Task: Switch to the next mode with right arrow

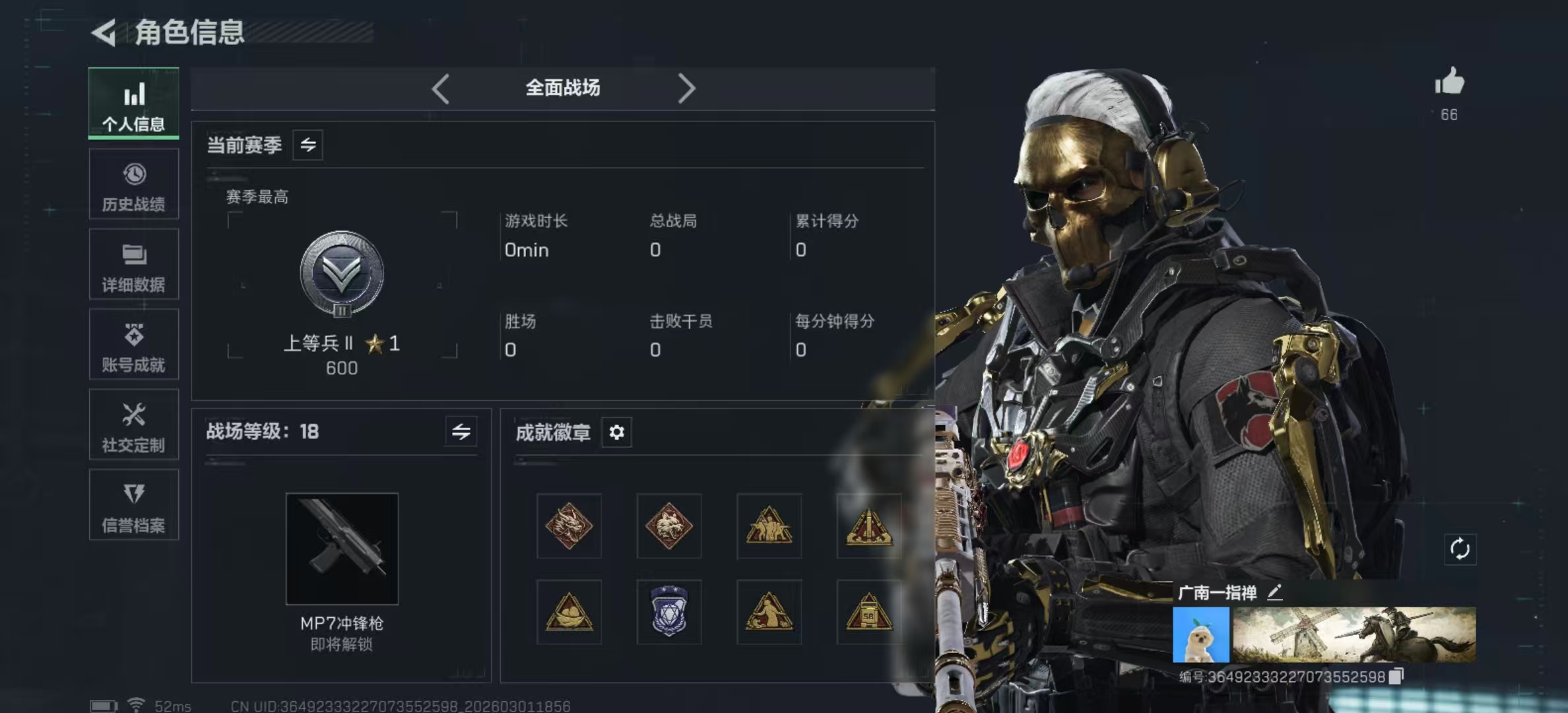Action: (x=688, y=88)
